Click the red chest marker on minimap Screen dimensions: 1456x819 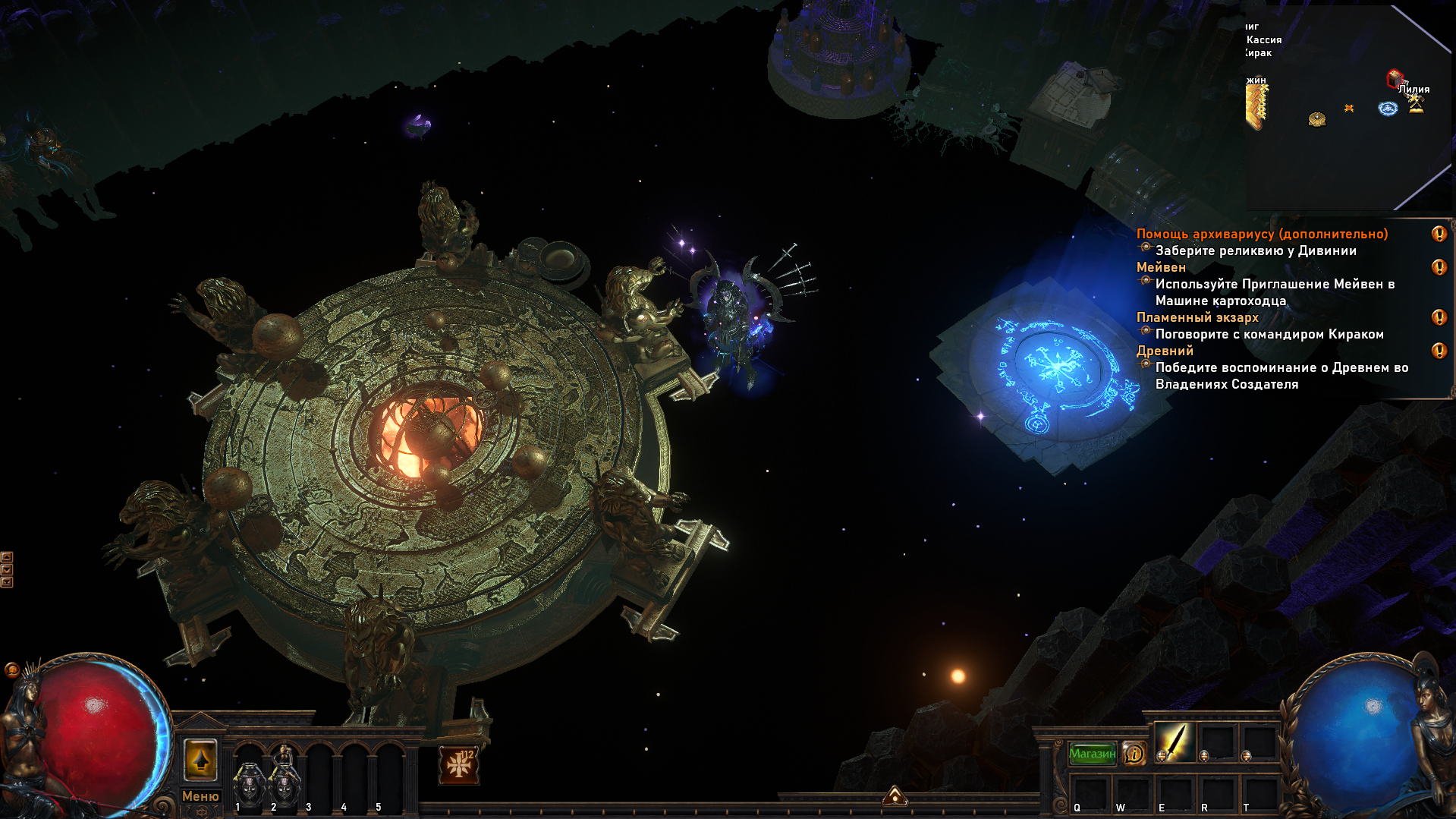pos(1394,77)
